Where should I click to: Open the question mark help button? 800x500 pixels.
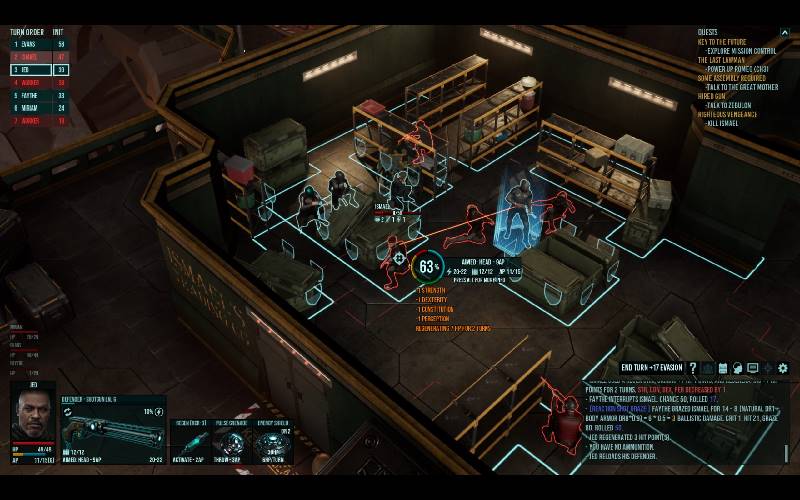point(692,368)
